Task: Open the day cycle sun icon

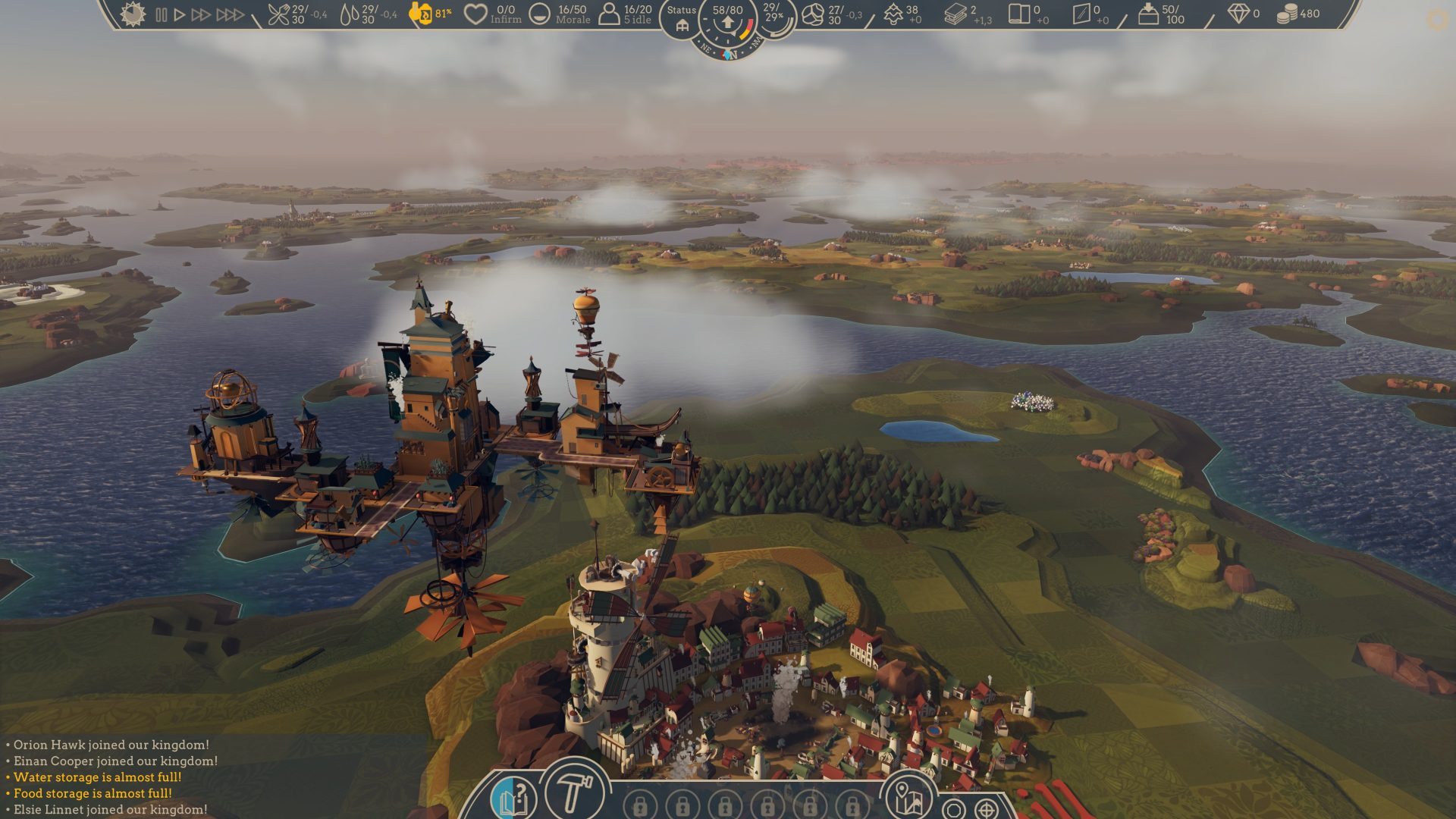Action: point(133,14)
